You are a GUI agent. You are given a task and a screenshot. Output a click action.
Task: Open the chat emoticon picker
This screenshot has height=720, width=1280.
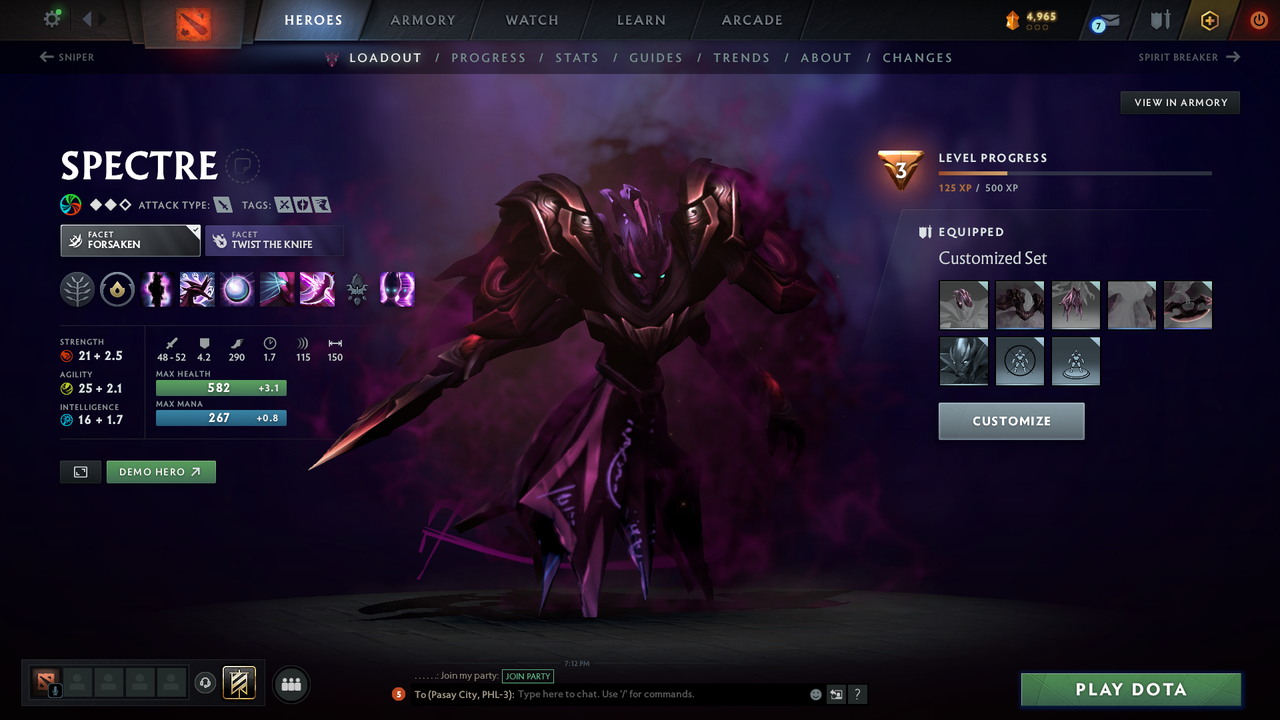[814, 693]
